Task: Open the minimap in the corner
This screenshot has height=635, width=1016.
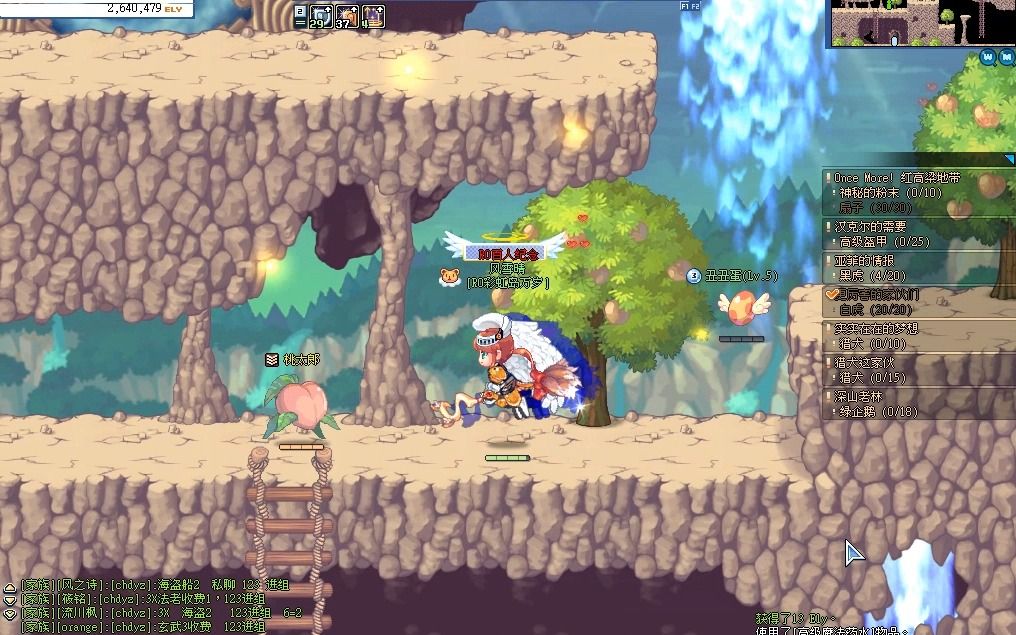Action: point(921,22)
